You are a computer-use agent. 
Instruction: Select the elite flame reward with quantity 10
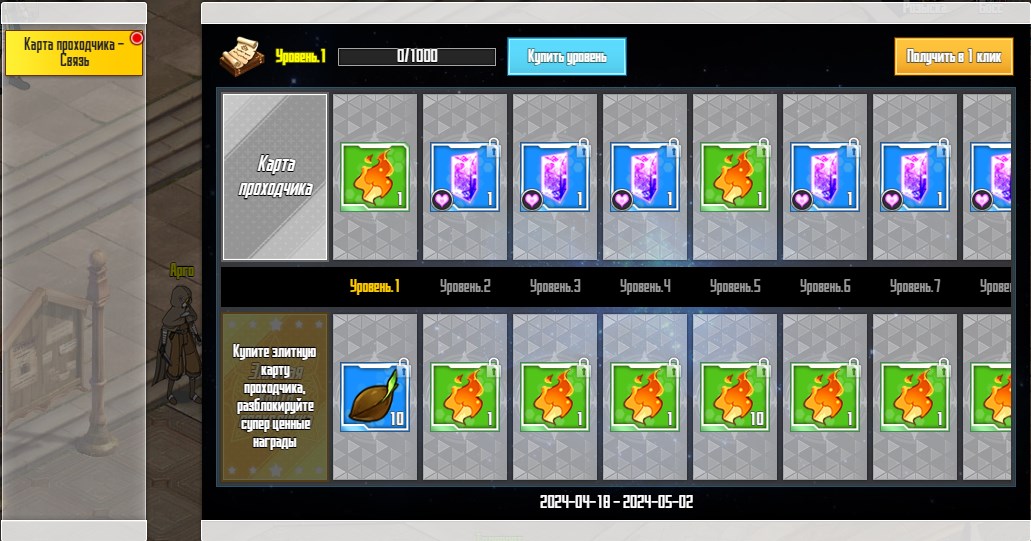(735, 396)
